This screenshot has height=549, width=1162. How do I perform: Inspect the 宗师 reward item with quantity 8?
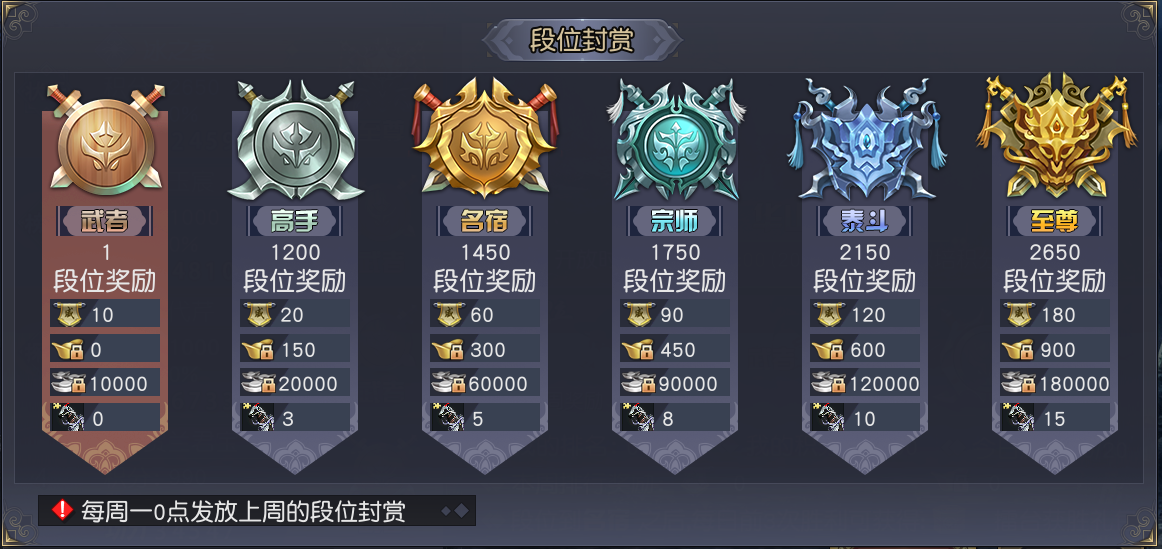coord(675,418)
